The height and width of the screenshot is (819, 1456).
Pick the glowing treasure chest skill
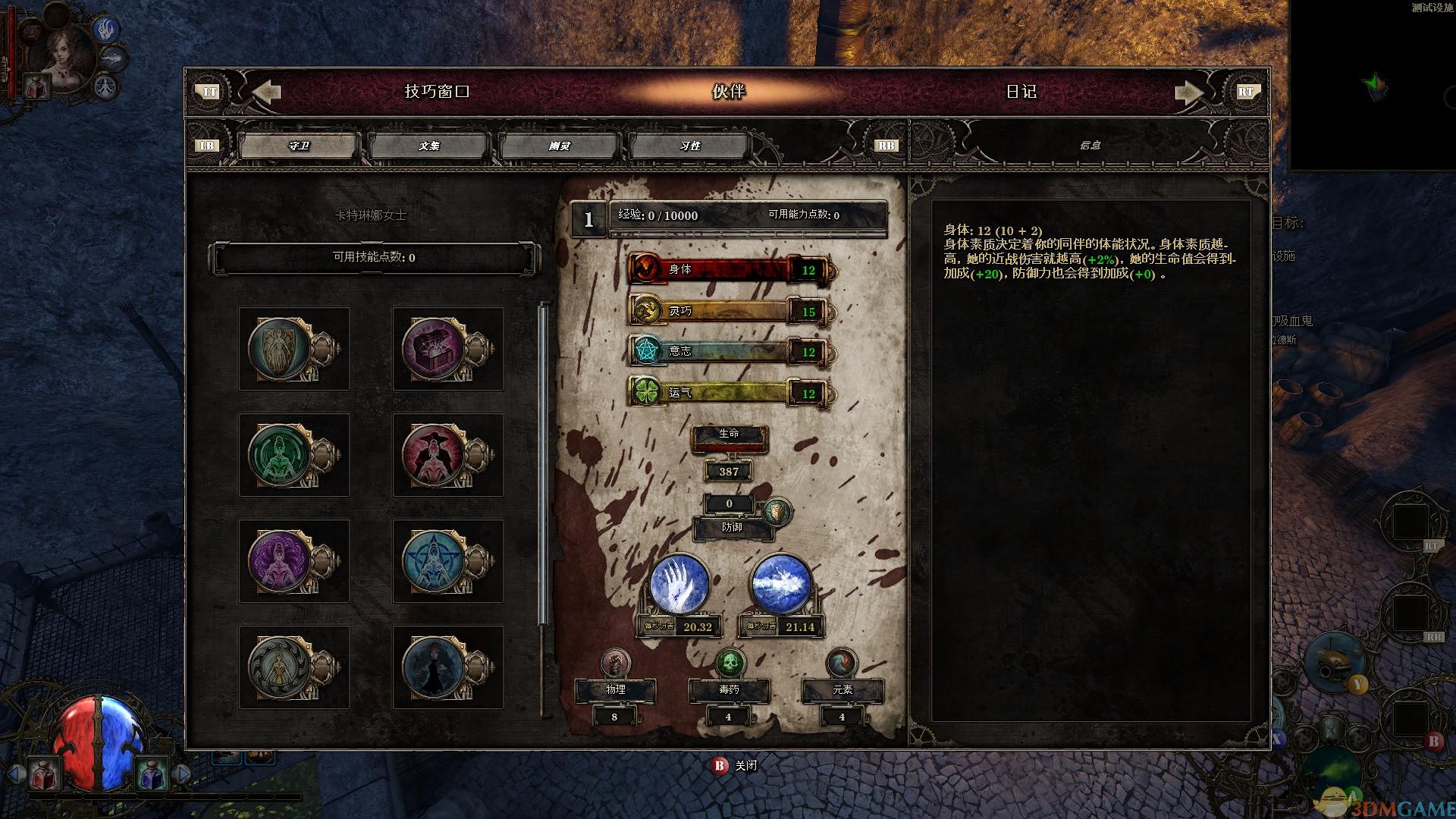(x=434, y=349)
